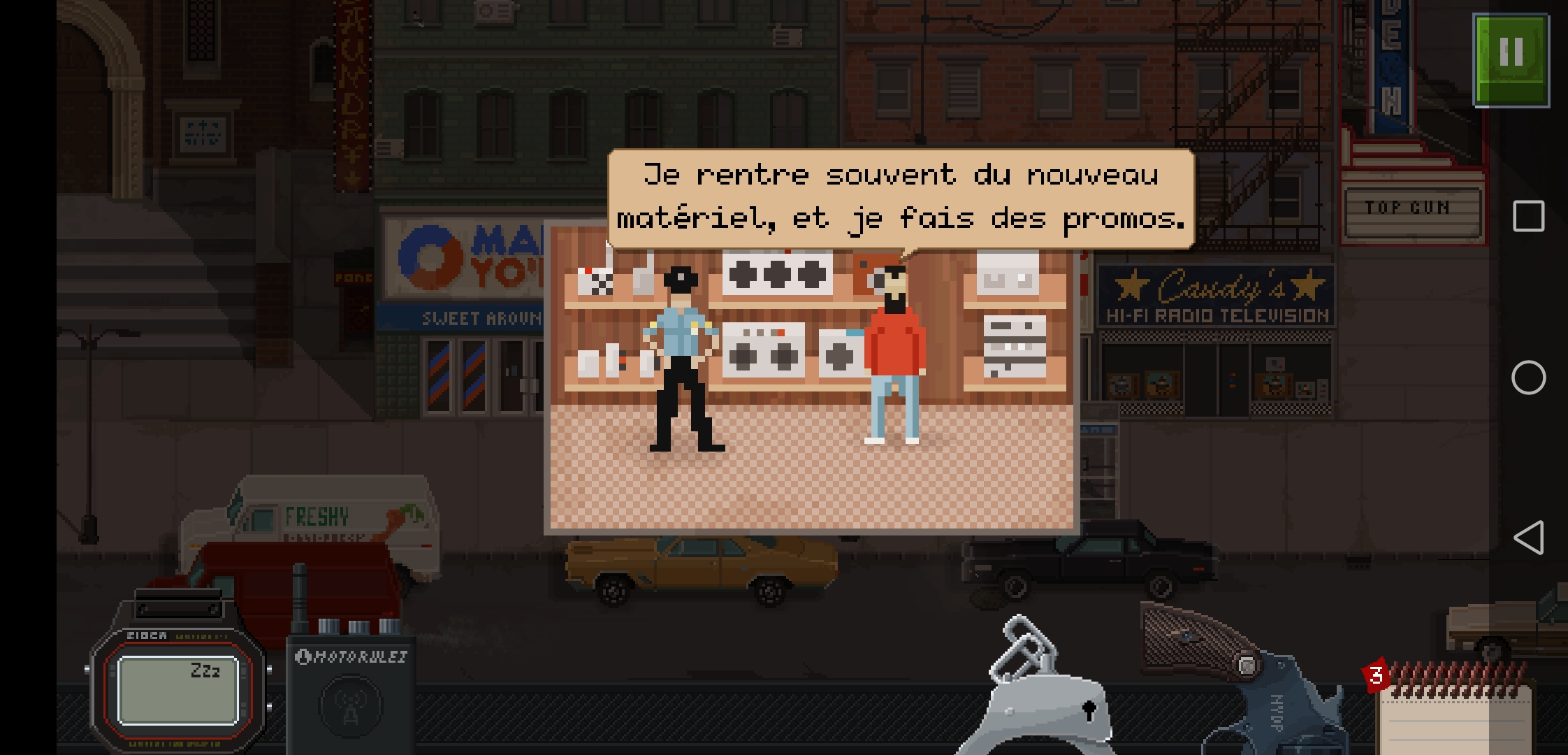Advance the shopkeeper's dialogue bubble
1568x755 pixels.
pos(900,199)
